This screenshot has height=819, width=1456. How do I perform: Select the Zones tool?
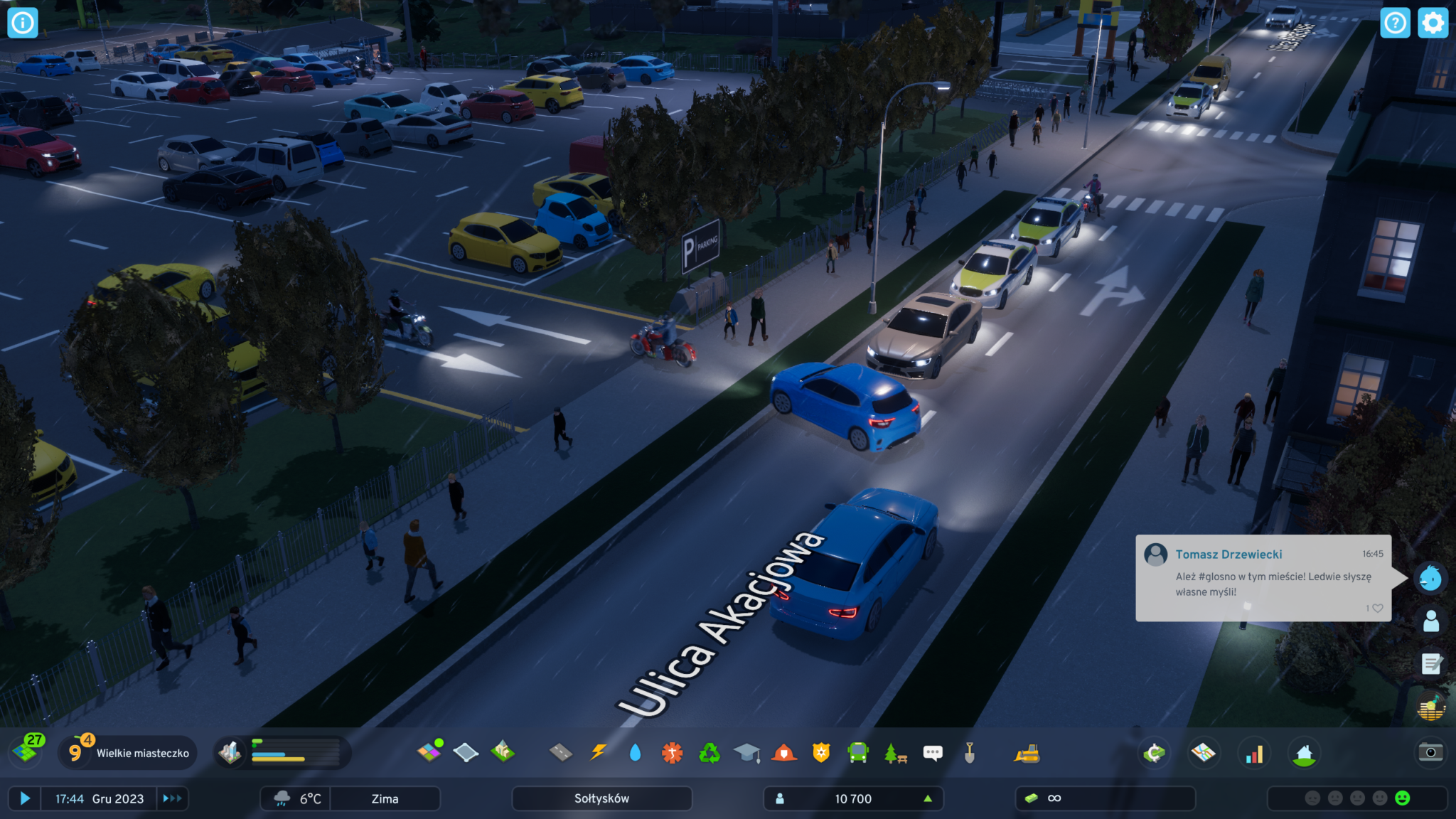click(x=429, y=751)
